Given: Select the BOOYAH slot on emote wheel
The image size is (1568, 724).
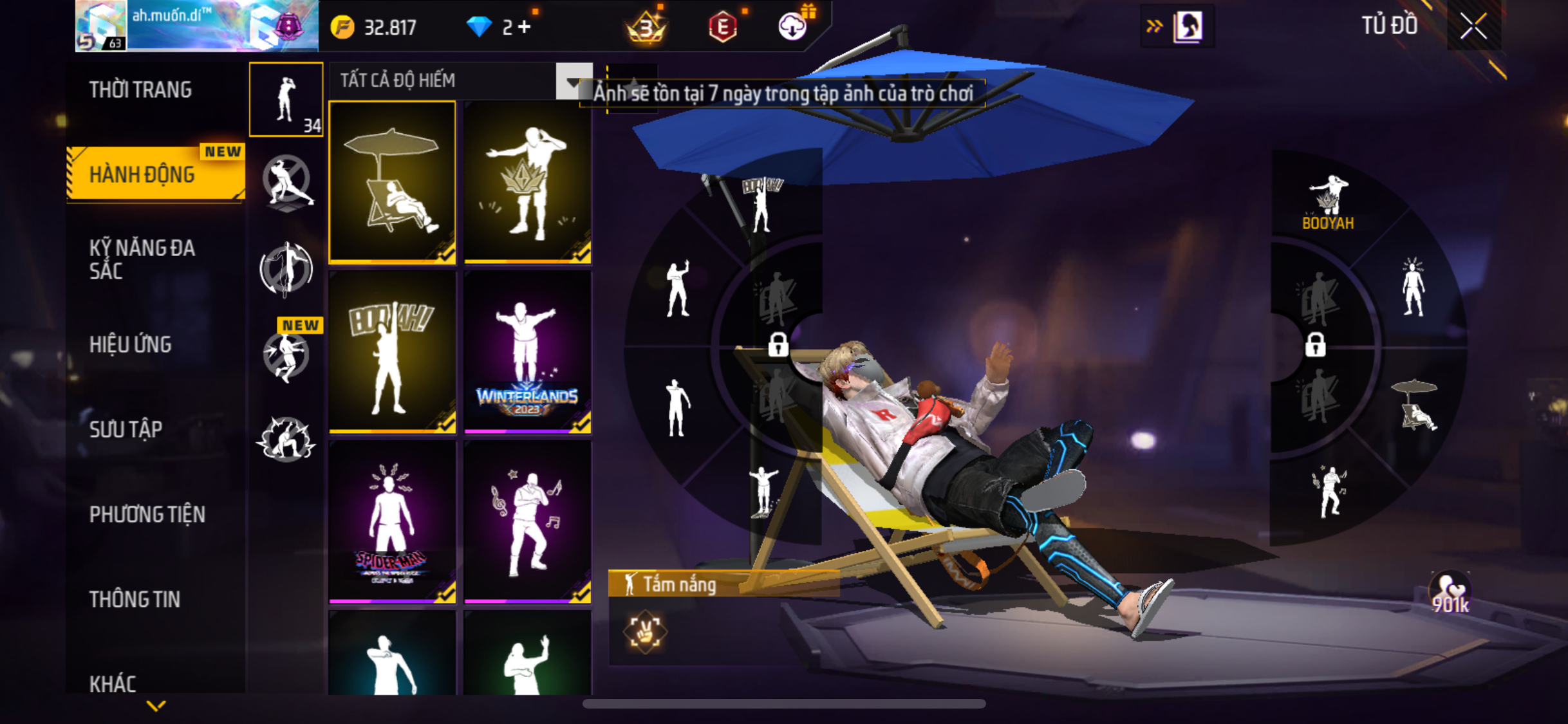Looking at the screenshot, I should [x=1327, y=203].
